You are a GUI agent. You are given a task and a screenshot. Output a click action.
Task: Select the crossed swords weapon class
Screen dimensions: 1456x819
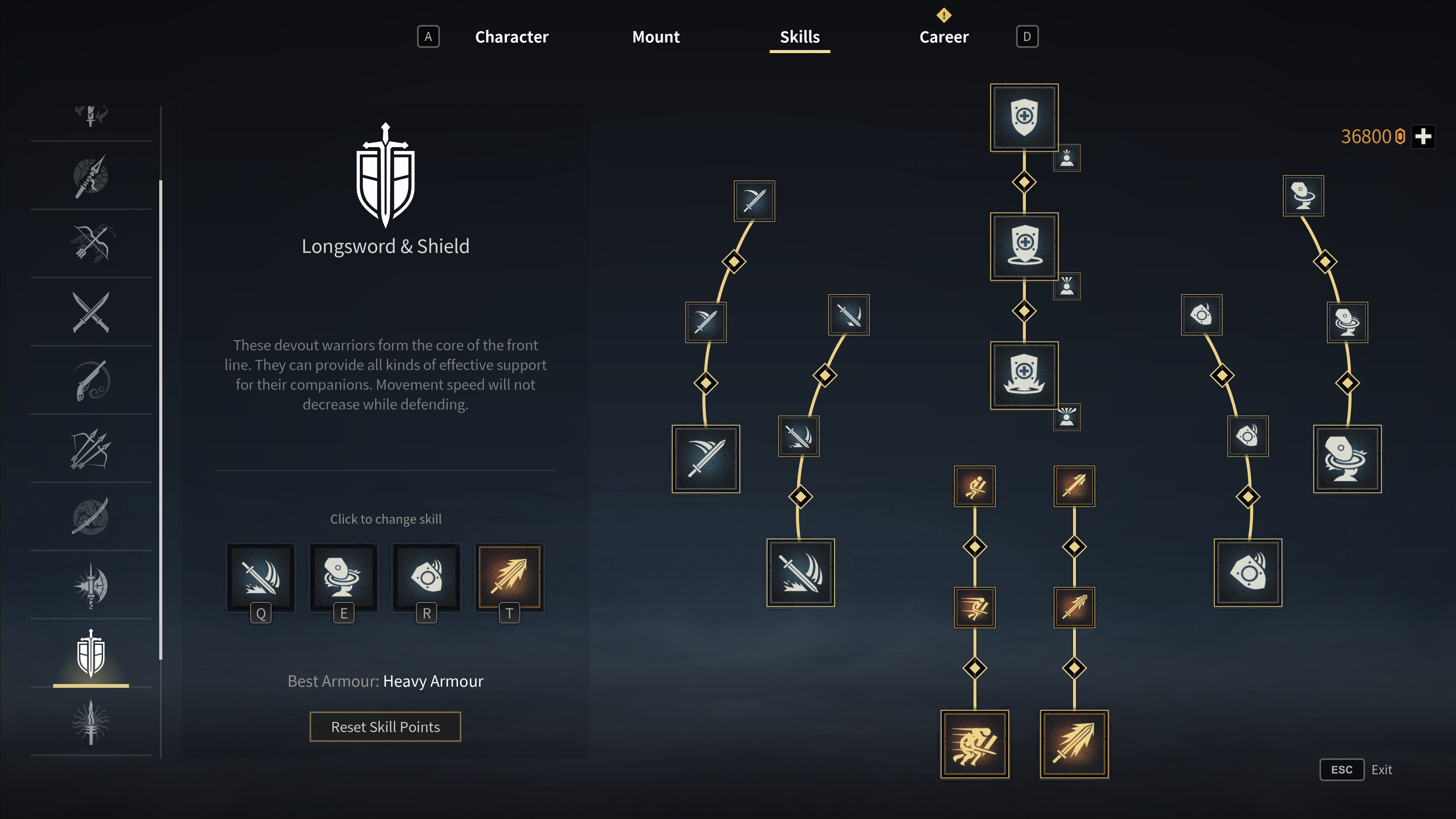[91, 312]
